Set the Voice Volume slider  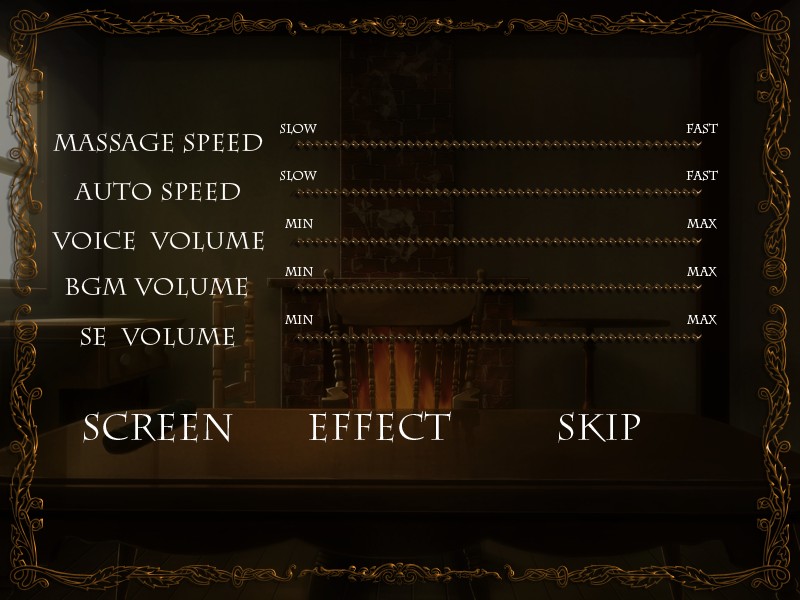pyautogui.click(x=498, y=240)
